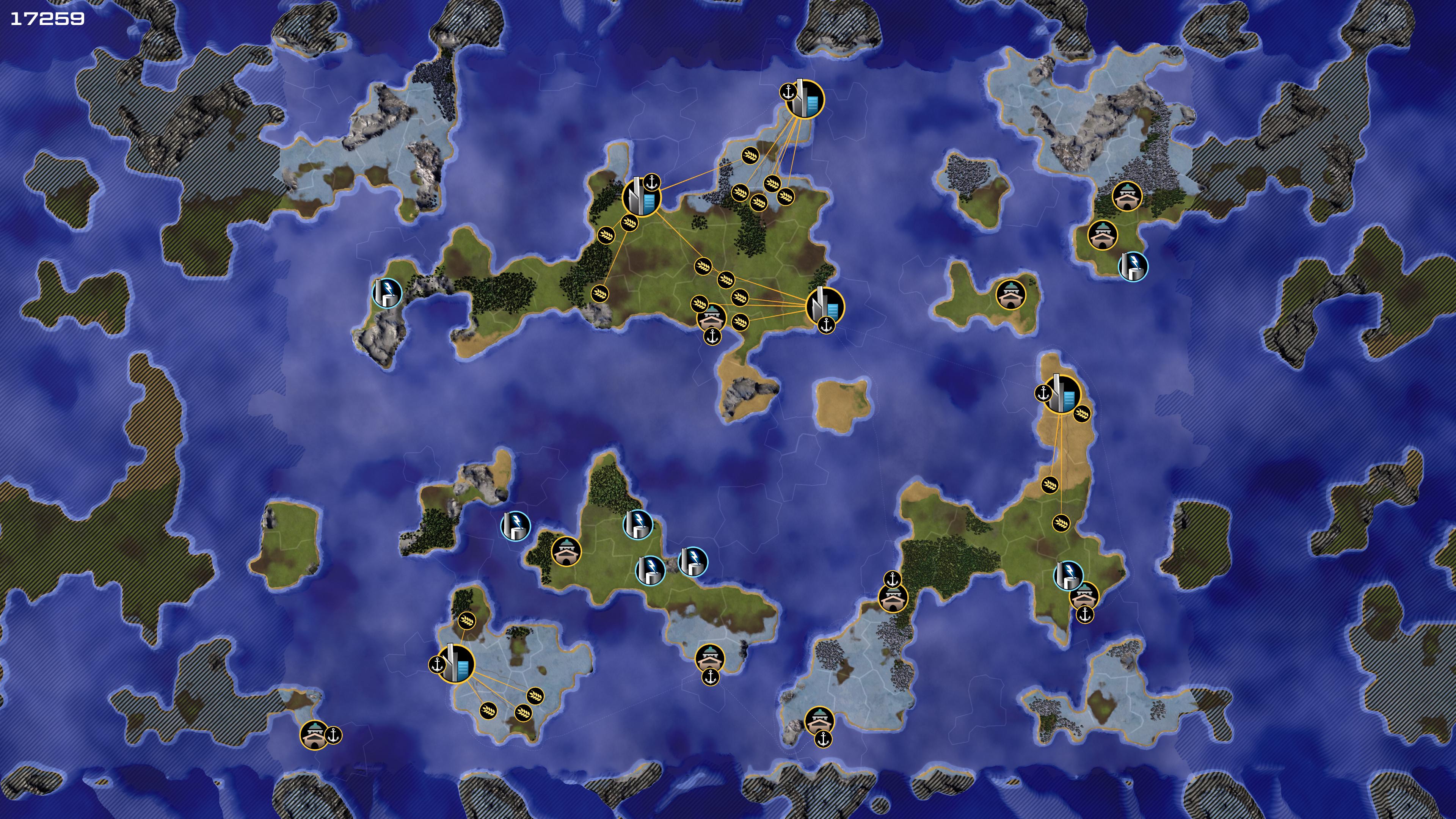Viewport: 1456px width, 819px height.
Task: Select the city marker on the snowy northern cape
Action: point(804,99)
